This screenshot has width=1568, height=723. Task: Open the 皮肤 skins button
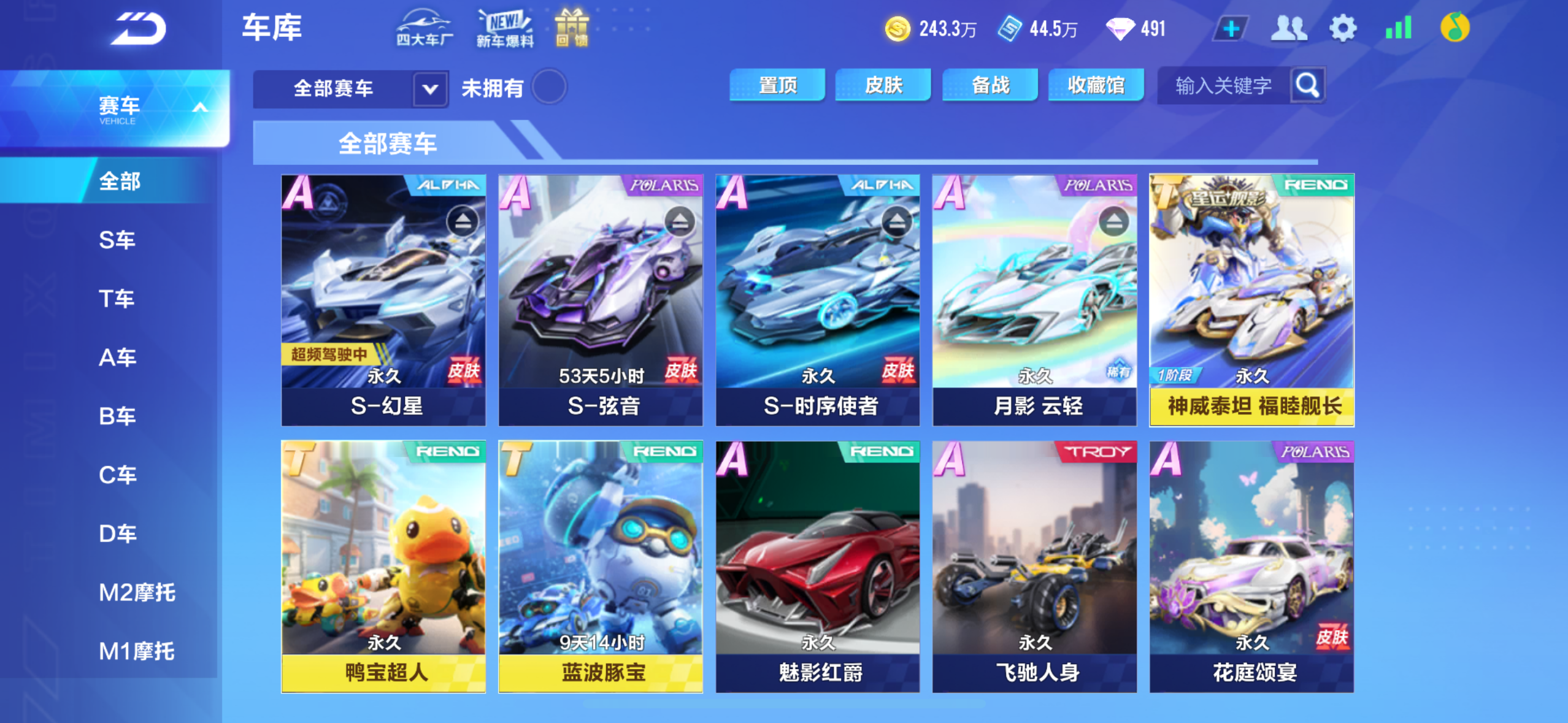coord(883,85)
